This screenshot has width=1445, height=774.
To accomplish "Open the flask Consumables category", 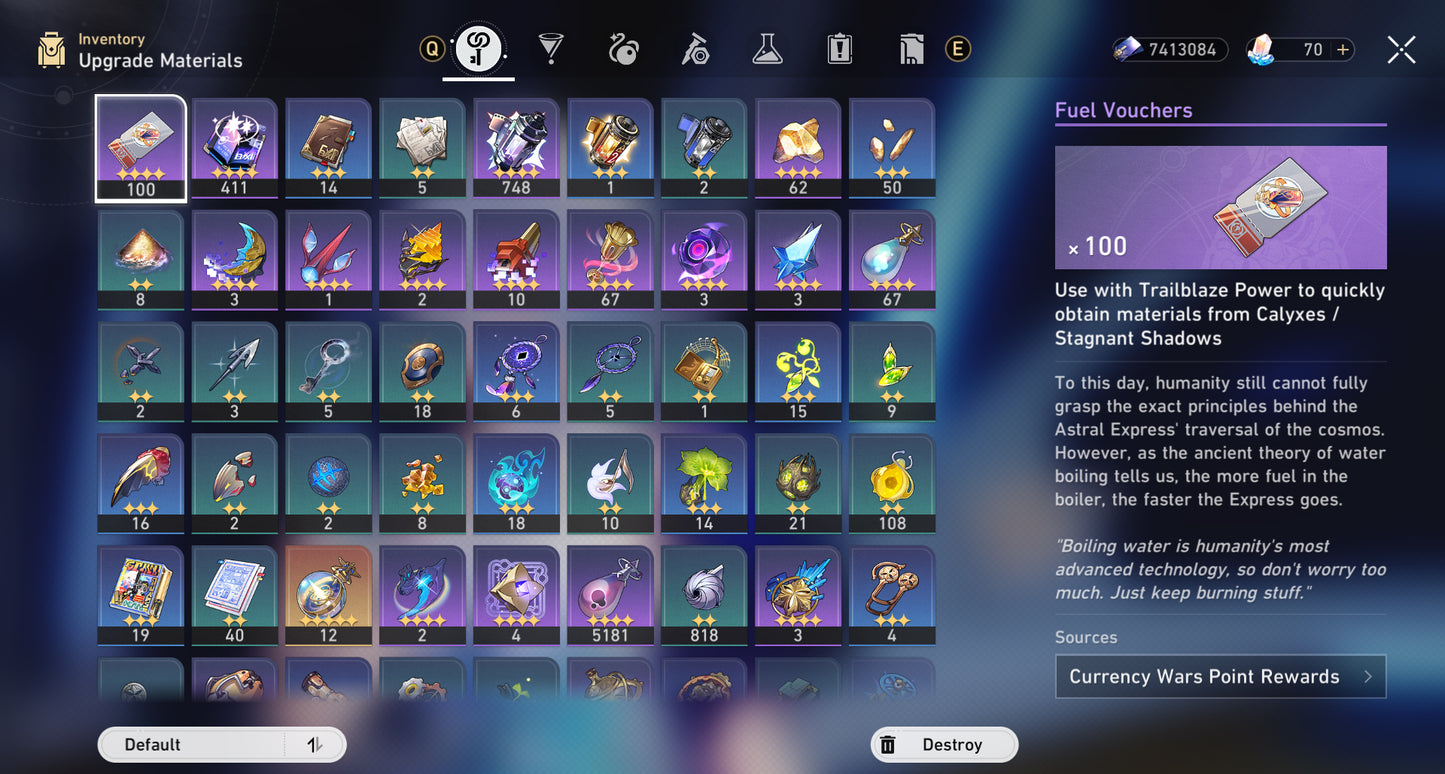I will click(x=767, y=48).
